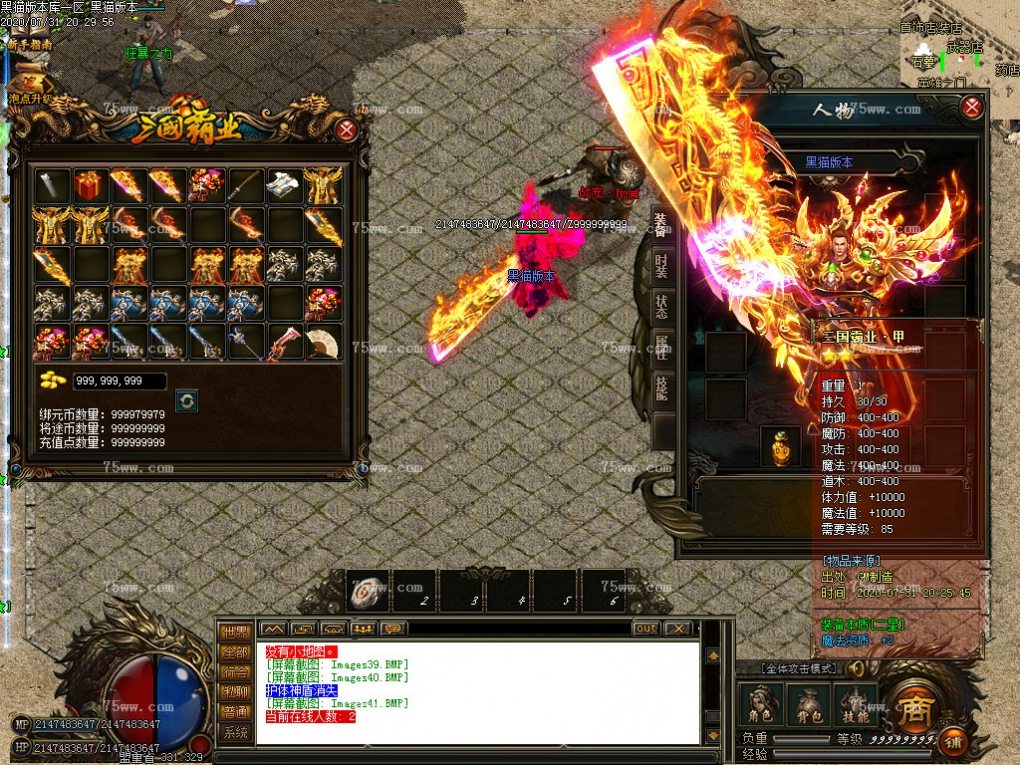
Task: Select the red gift box item
Action: (90, 186)
